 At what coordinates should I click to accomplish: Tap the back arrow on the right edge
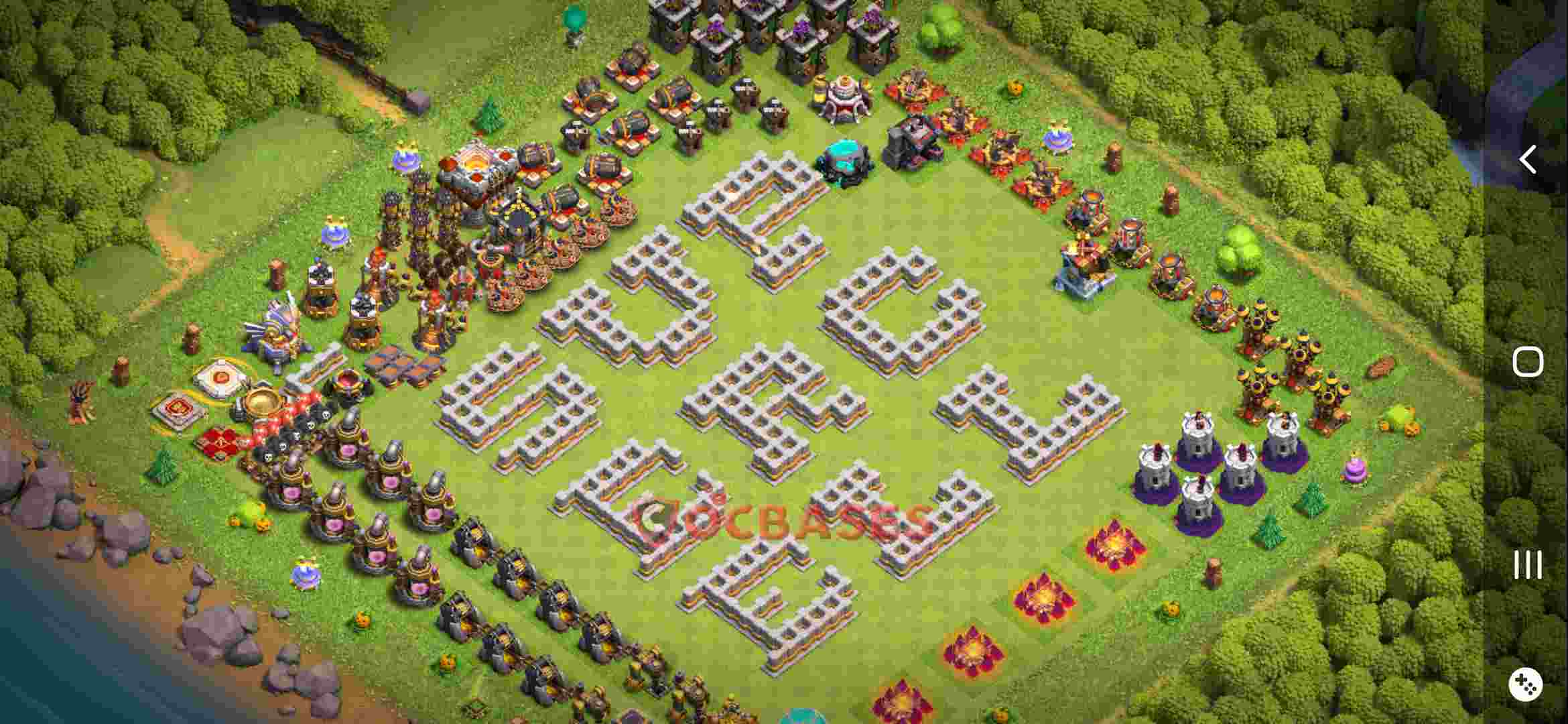1528,160
